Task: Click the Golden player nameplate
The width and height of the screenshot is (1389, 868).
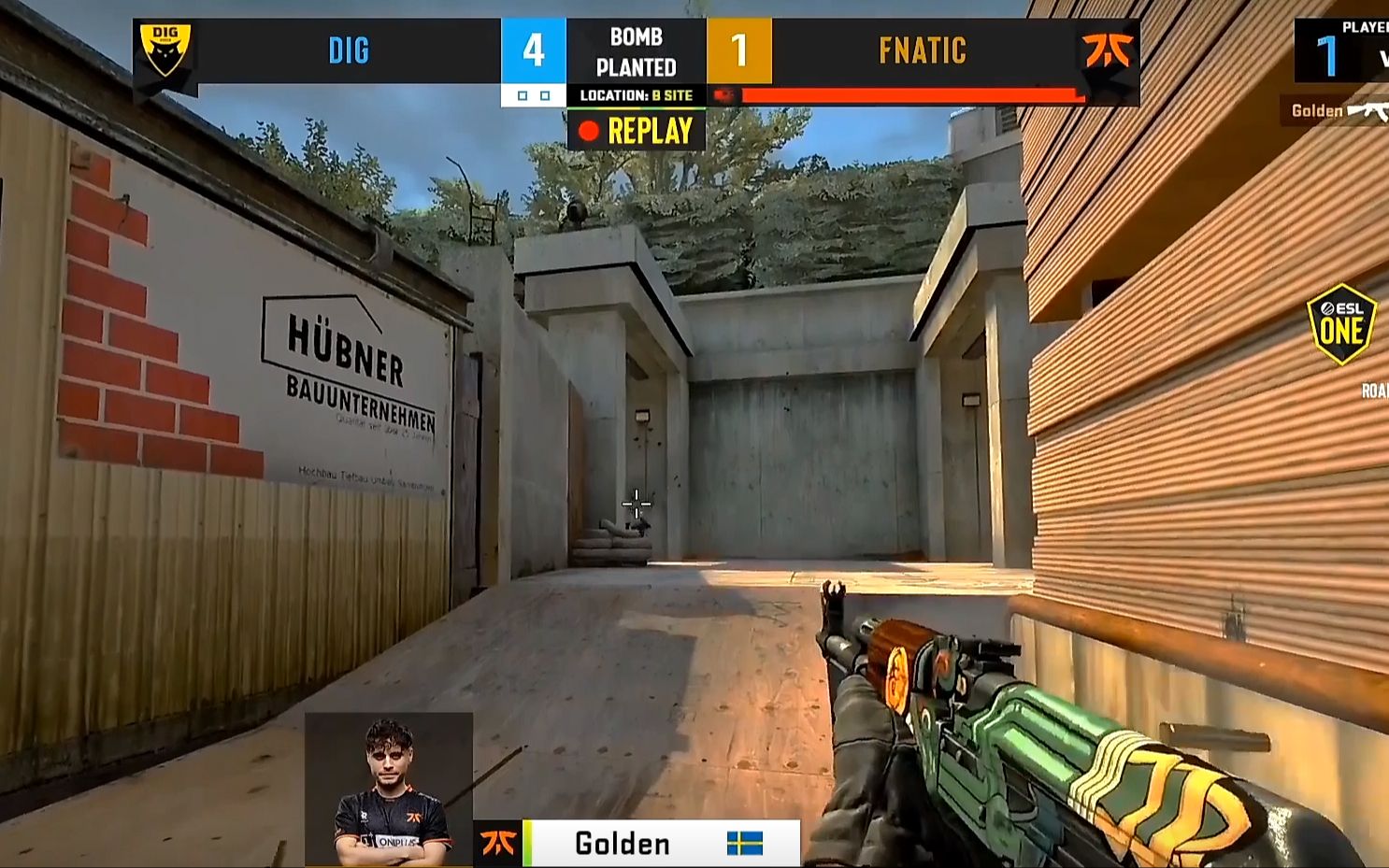Action: click(x=622, y=844)
